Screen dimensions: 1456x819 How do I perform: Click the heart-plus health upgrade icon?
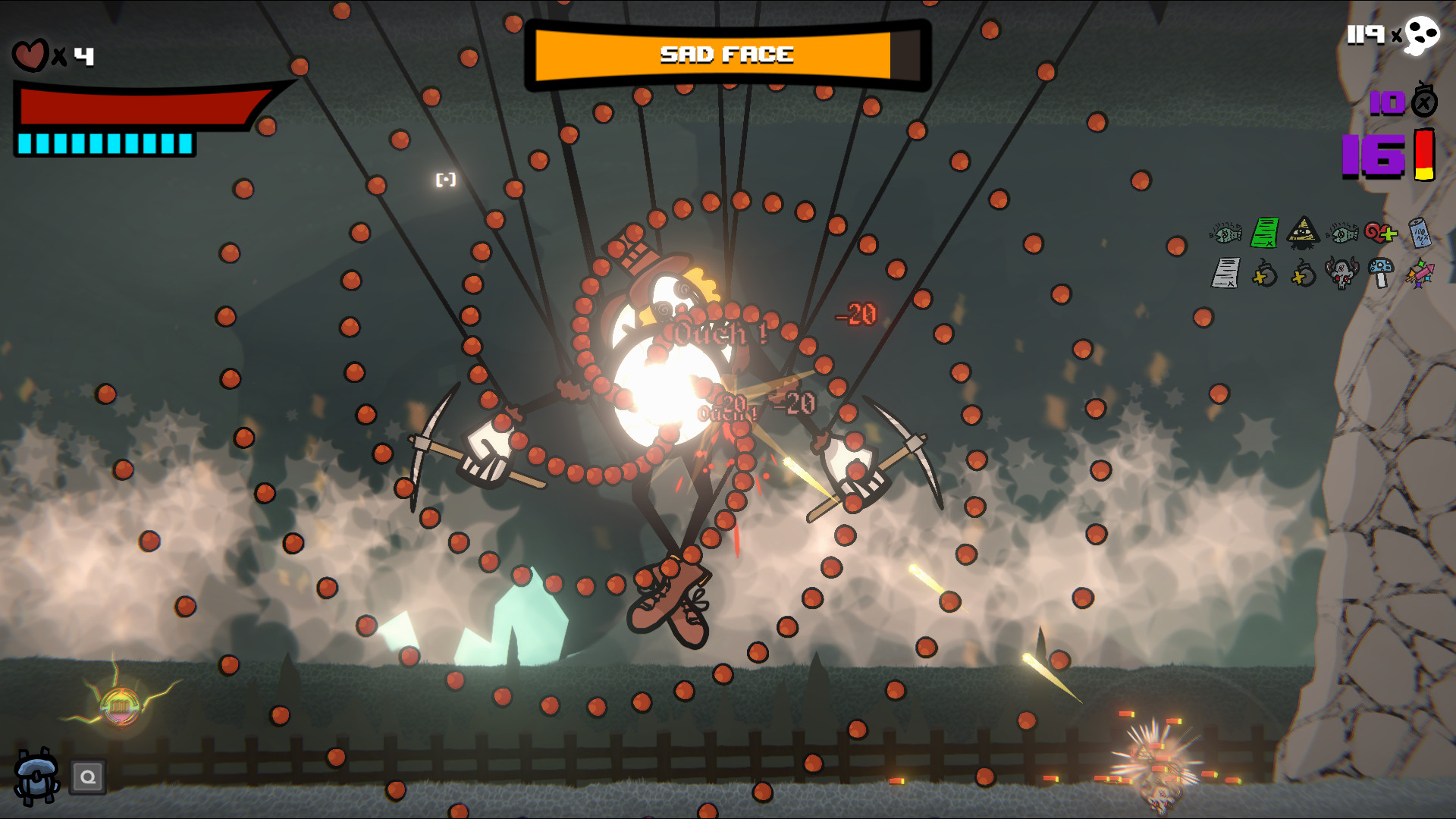click(x=1382, y=233)
